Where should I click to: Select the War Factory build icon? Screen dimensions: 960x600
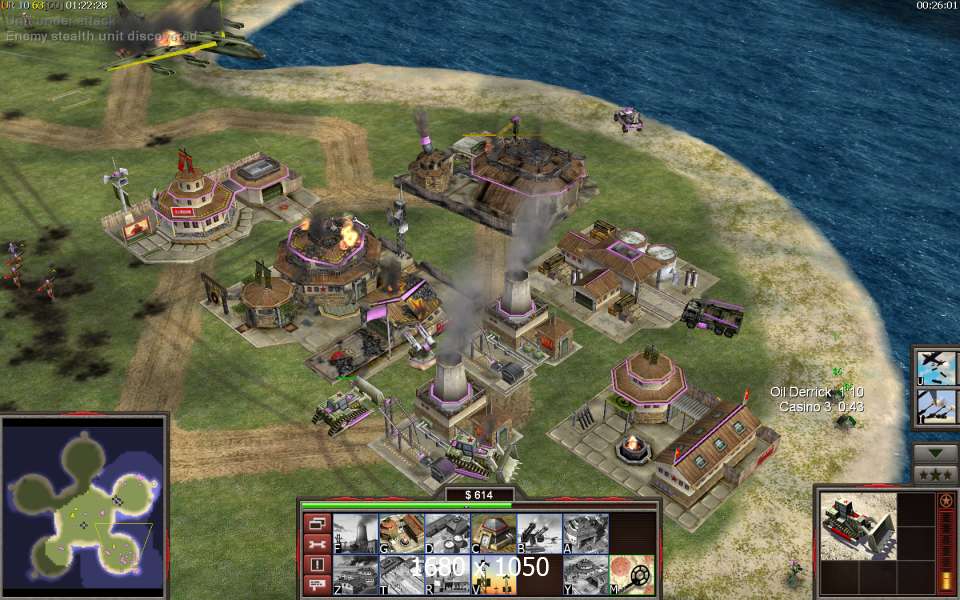[x=585, y=533]
